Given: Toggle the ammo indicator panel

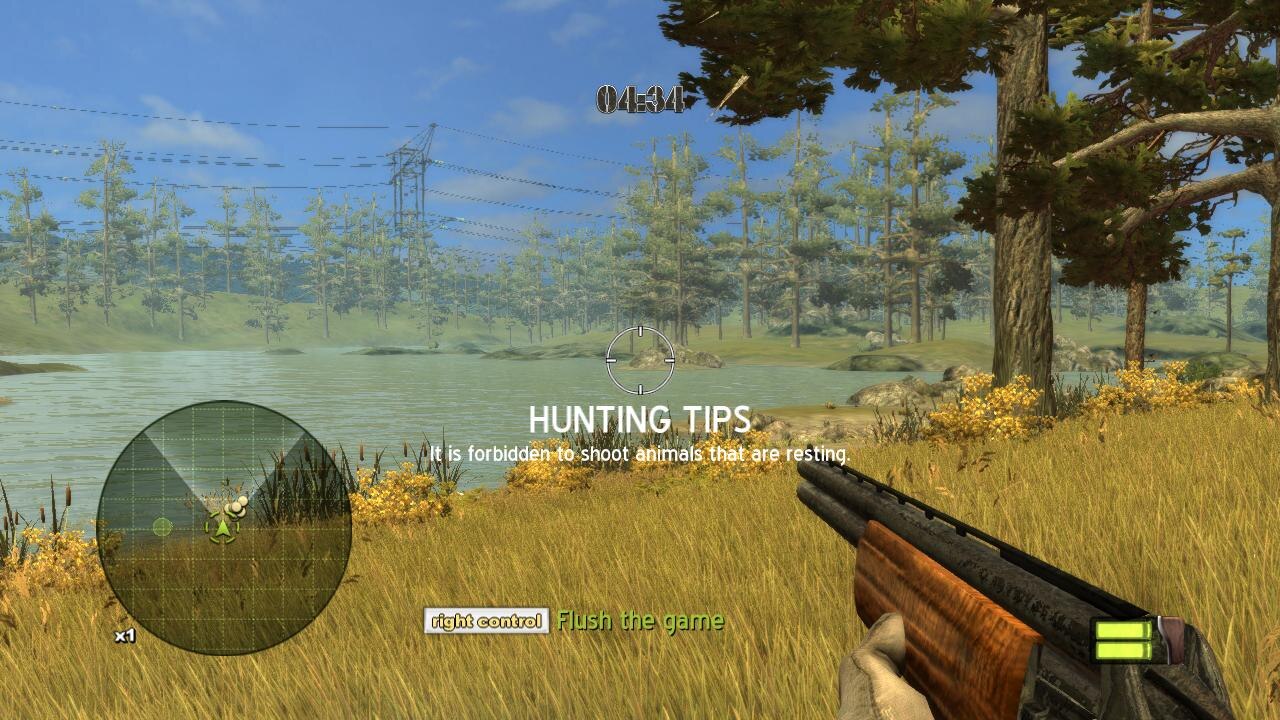Looking at the screenshot, I should [x=1122, y=640].
